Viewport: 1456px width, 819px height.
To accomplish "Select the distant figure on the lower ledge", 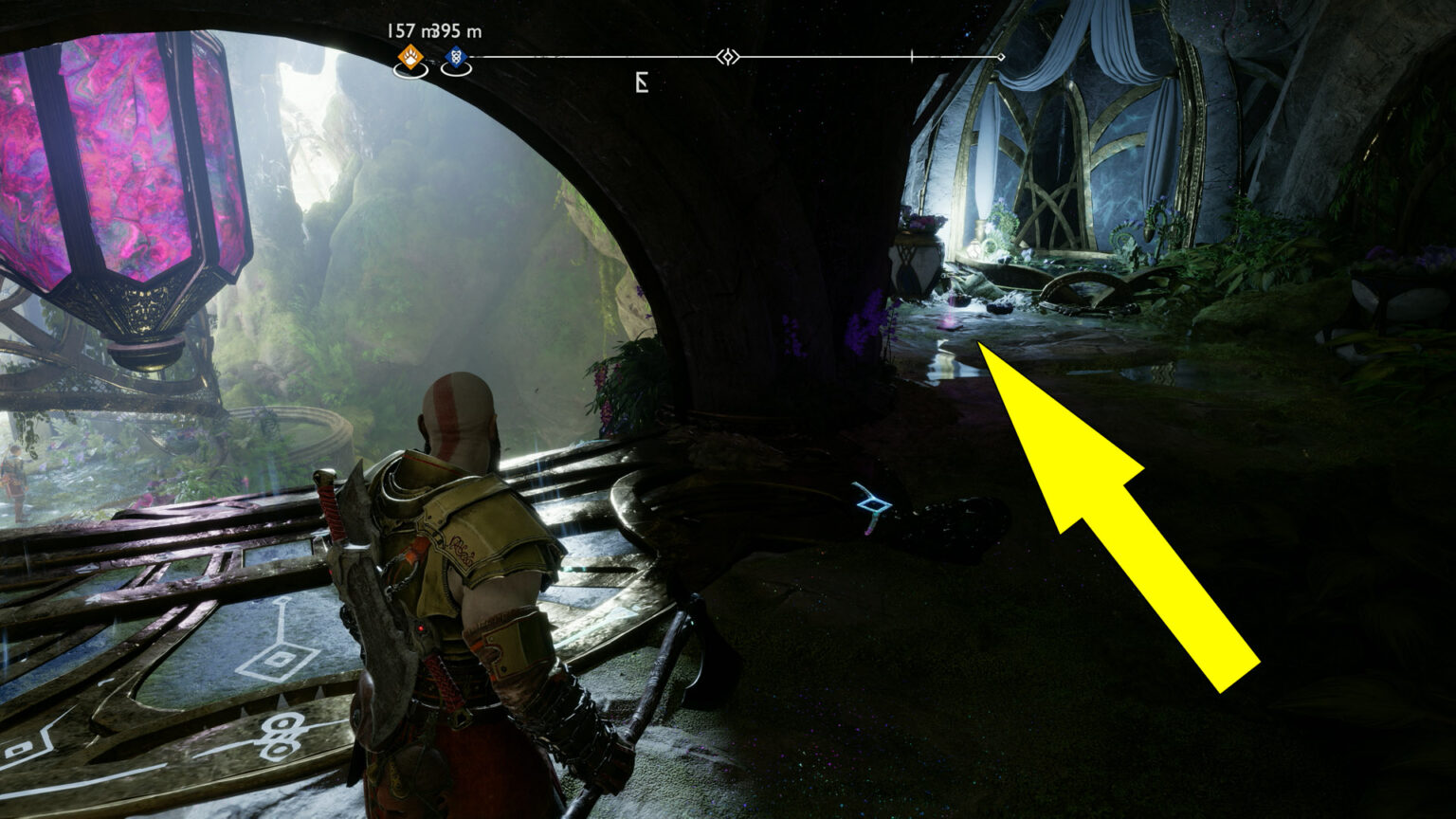I will [x=13, y=479].
